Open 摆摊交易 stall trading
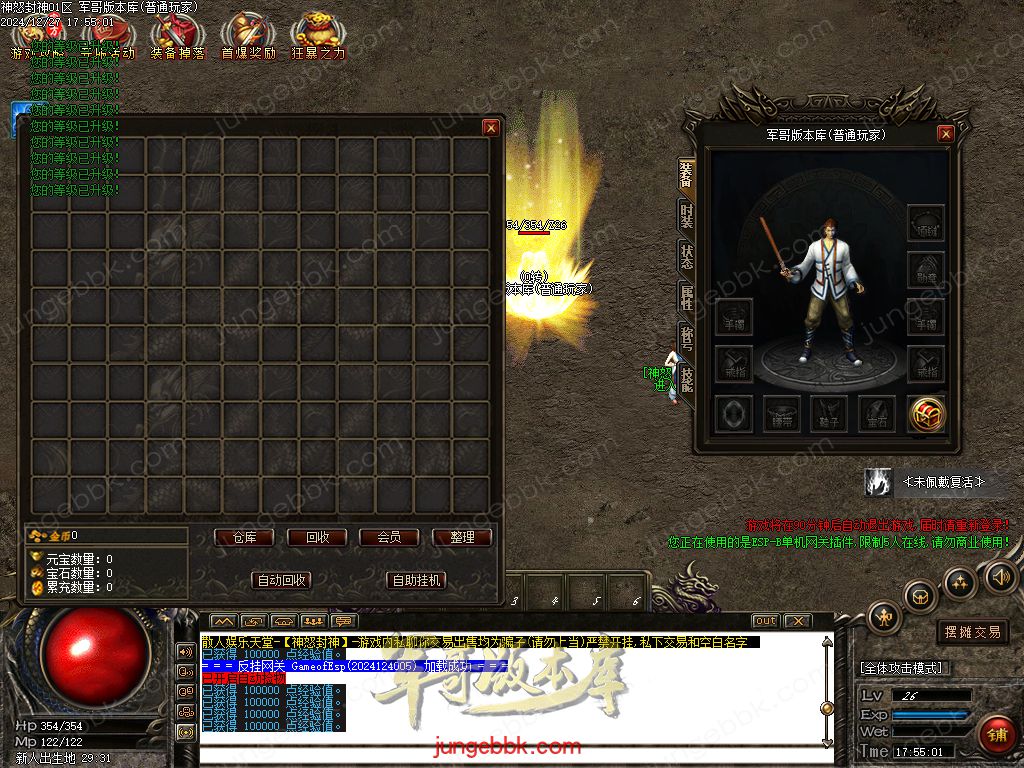Screen dimensions: 1024x768 pyautogui.click(x=972, y=632)
